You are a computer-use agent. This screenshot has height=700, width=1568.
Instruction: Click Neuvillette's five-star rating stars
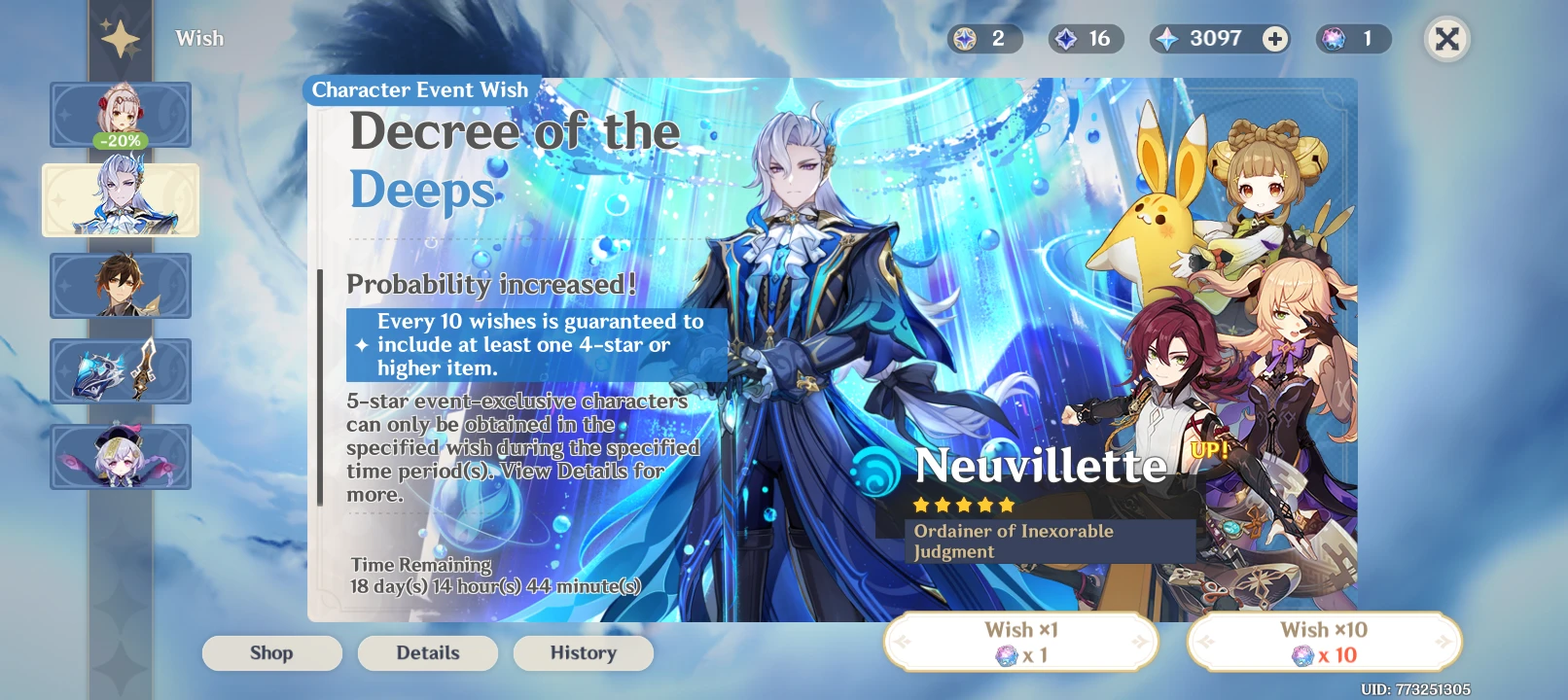[962, 505]
